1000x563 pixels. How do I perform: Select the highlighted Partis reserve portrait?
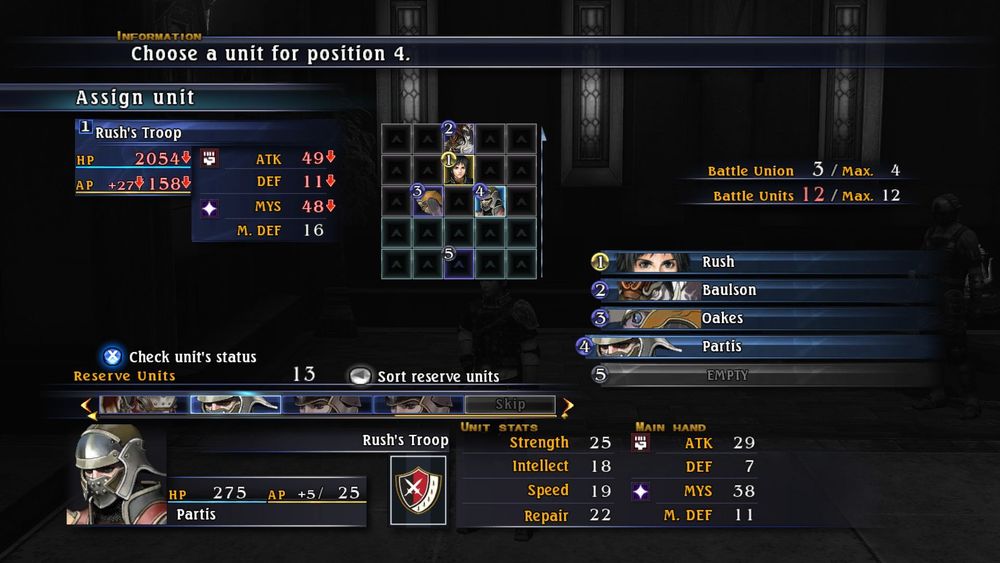point(234,405)
